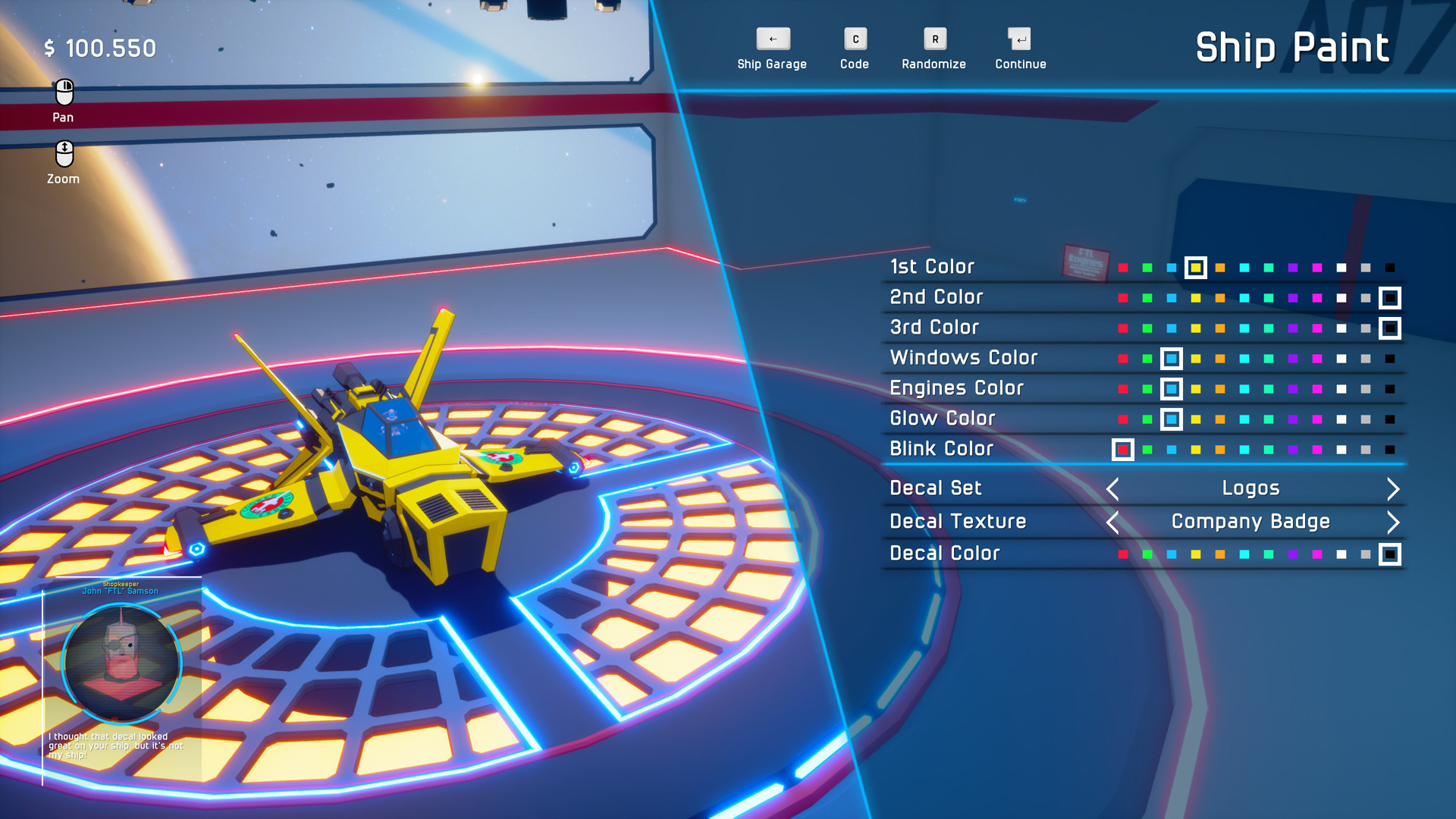Image resolution: width=1456 pixels, height=819 pixels.
Task: Select the currently active yellow 1st Color swatch
Action: 1196,268
